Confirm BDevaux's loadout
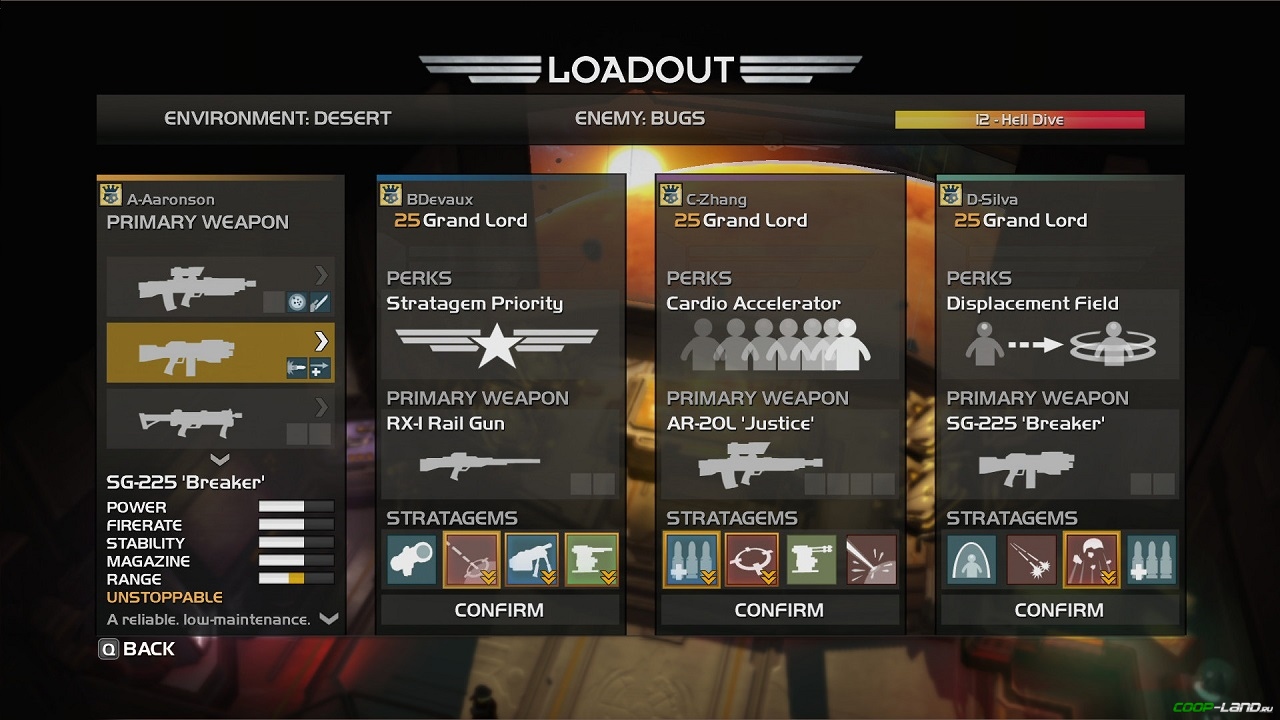The height and width of the screenshot is (720, 1280). coord(499,610)
